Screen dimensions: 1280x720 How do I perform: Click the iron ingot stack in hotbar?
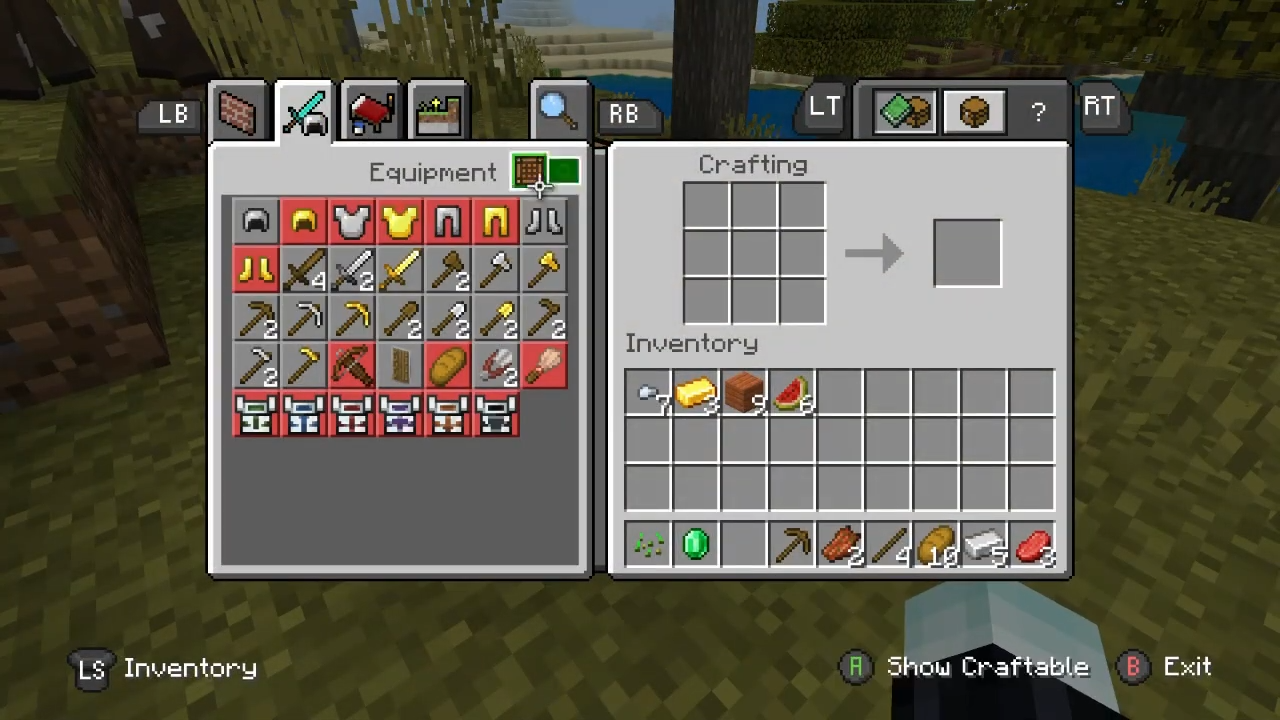click(x=984, y=545)
